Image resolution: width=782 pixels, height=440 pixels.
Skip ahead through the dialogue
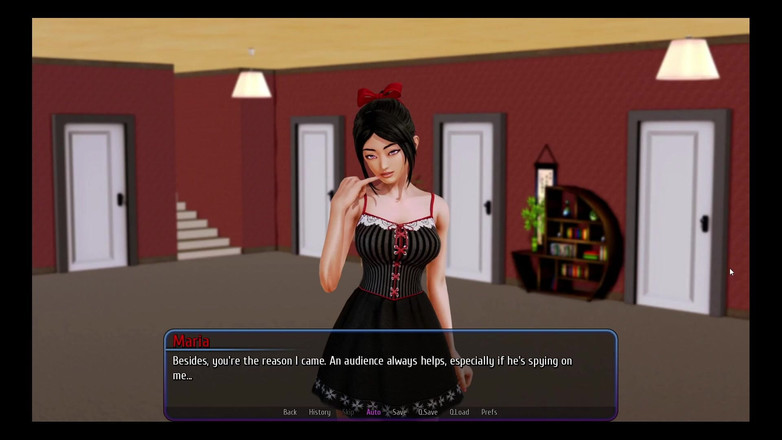click(349, 412)
